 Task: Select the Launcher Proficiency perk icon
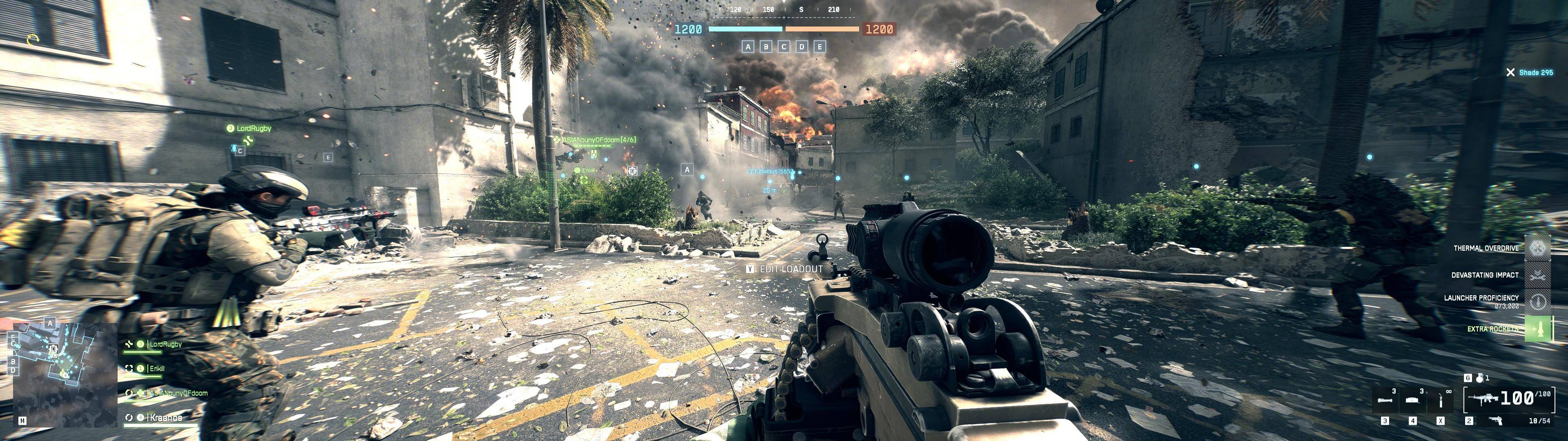1537,301
